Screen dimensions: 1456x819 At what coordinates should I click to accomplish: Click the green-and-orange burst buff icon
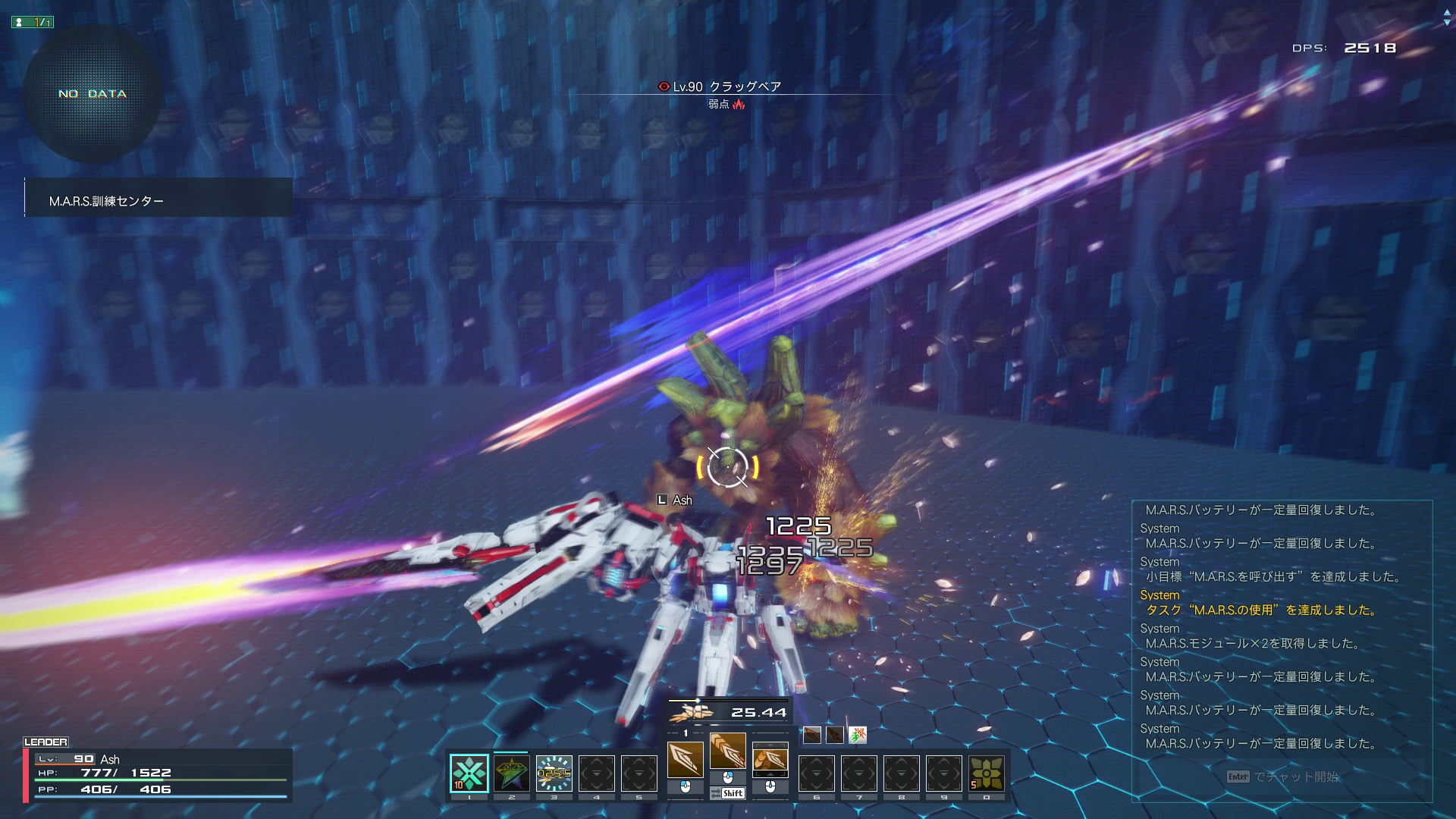tap(857, 734)
